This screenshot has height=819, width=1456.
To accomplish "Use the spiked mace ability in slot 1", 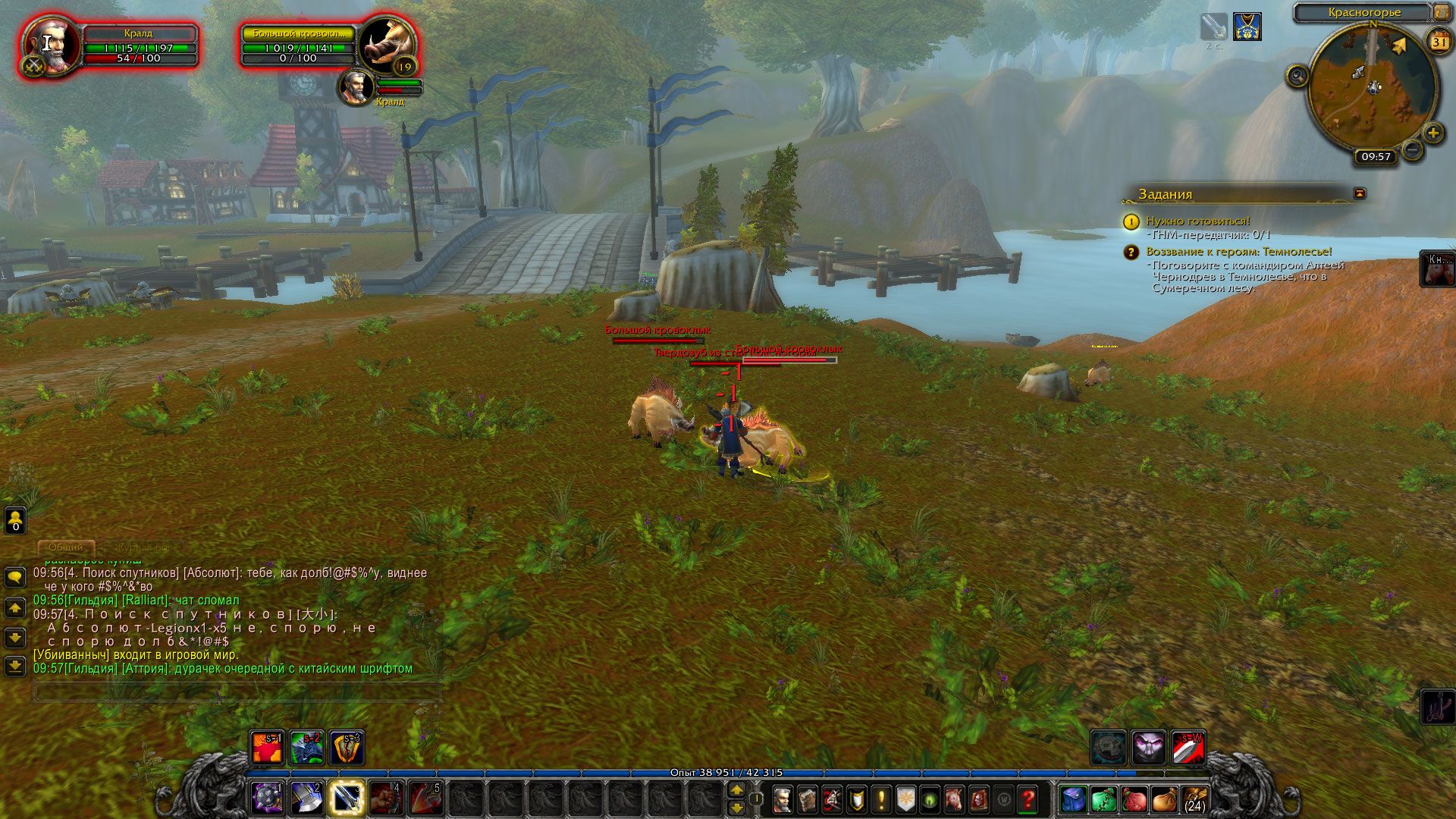I will [x=268, y=798].
